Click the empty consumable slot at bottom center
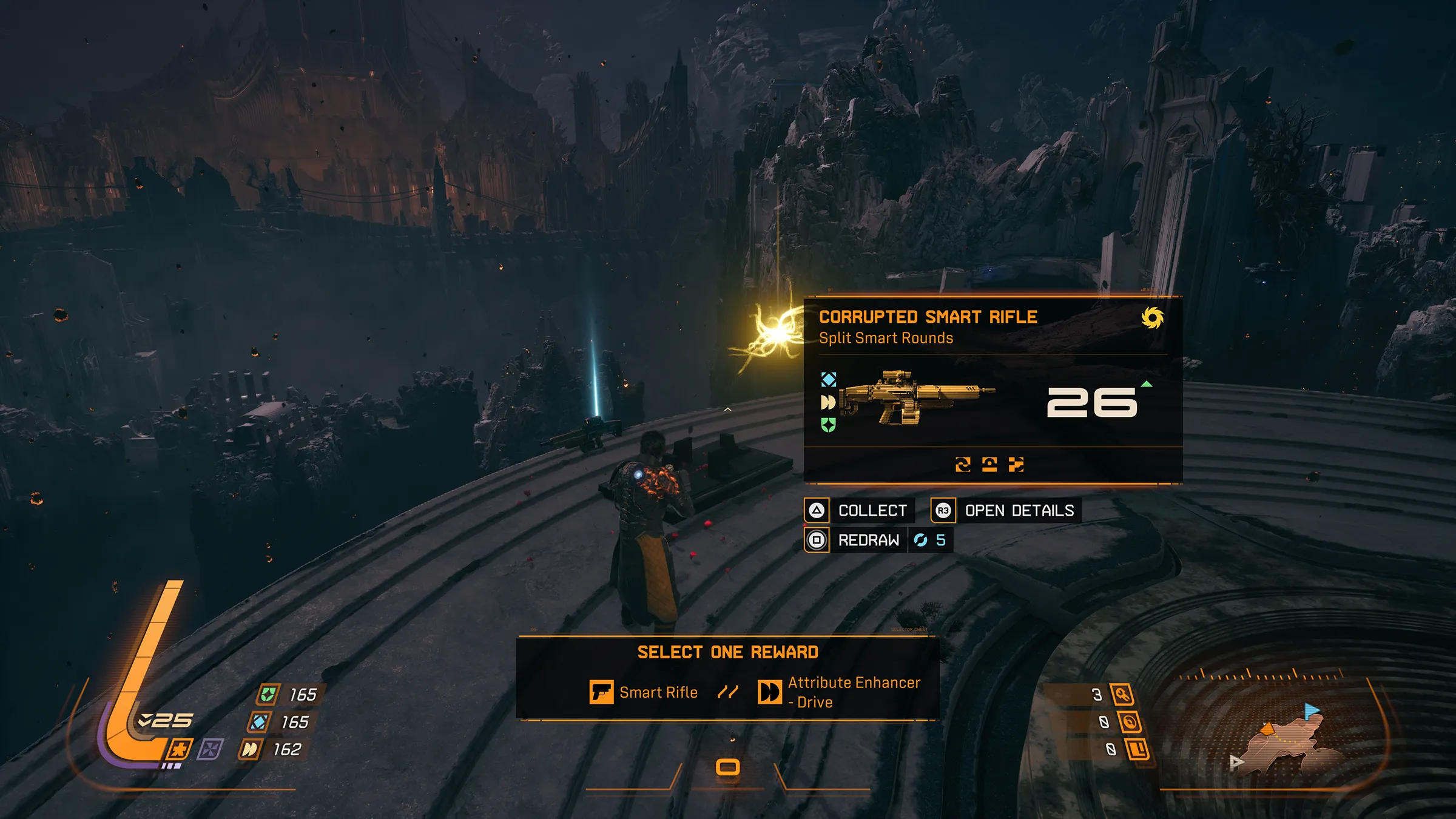1456x819 pixels. pos(727,767)
